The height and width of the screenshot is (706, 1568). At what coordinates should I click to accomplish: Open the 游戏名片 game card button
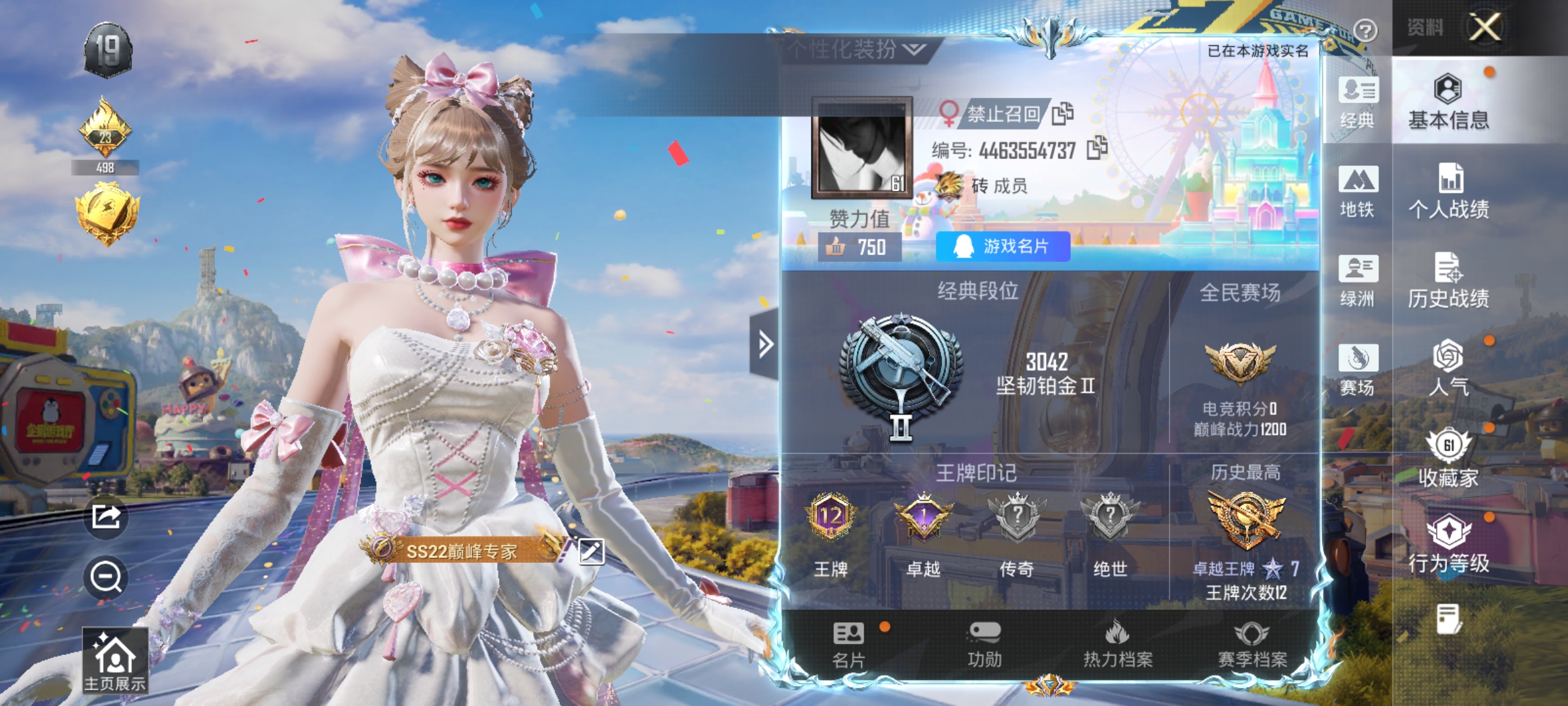point(1003,246)
